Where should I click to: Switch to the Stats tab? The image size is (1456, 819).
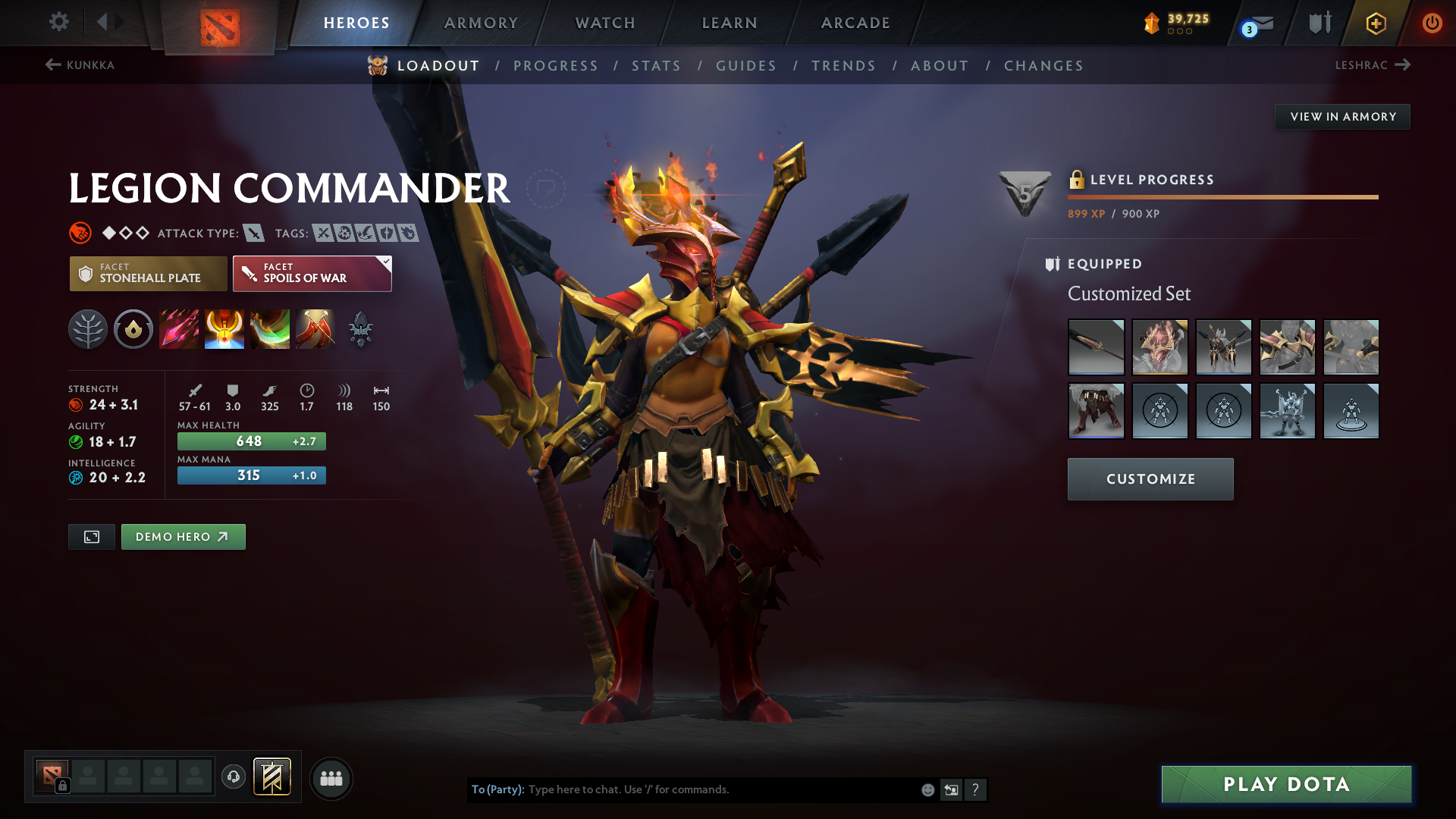click(x=657, y=66)
